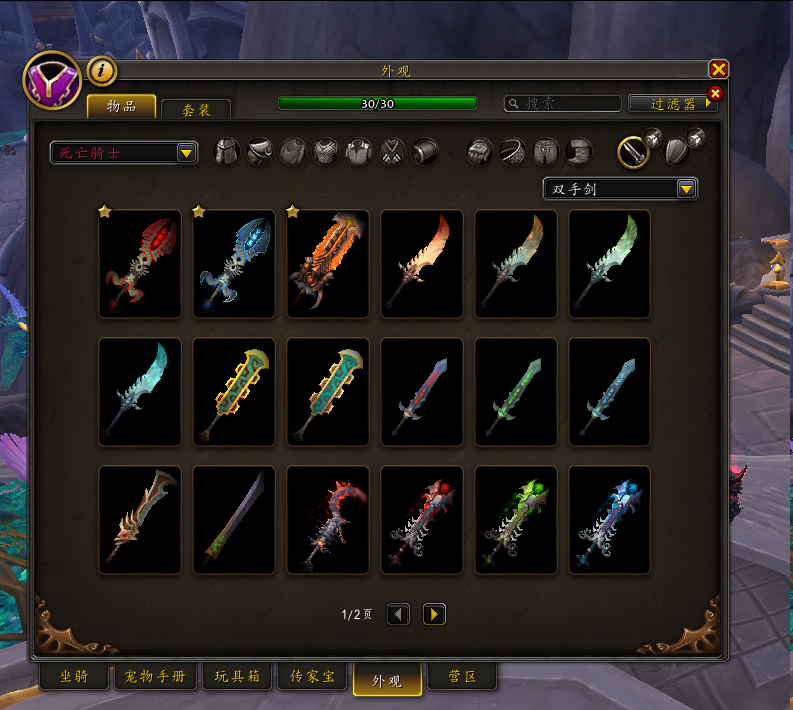Go to the previous appearance page
This screenshot has height=710, width=793.
(x=398, y=614)
